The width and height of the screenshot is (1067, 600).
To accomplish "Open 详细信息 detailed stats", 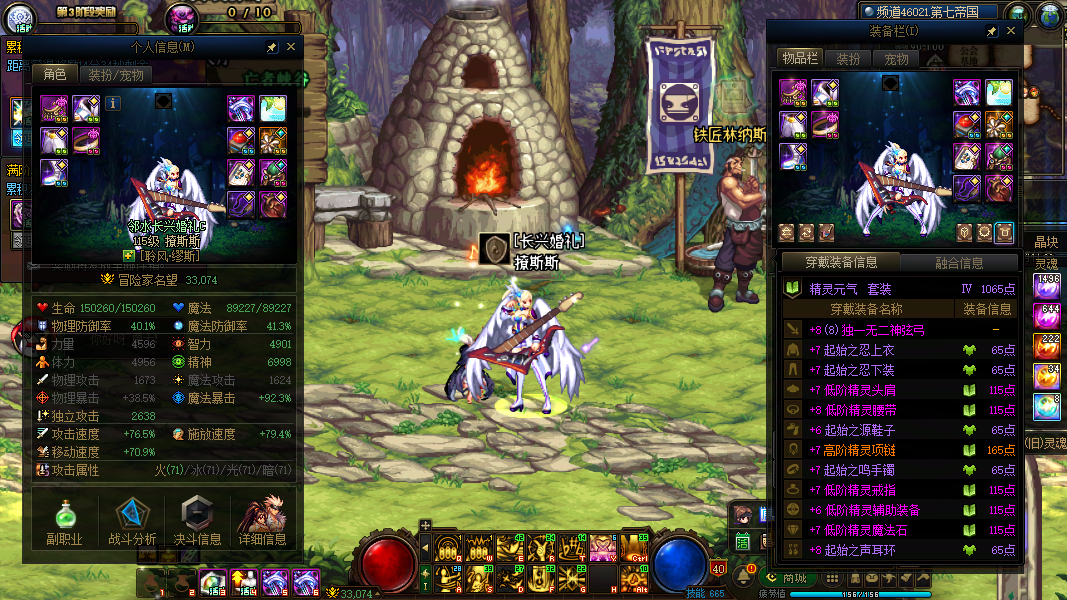I will [x=263, y=522].
